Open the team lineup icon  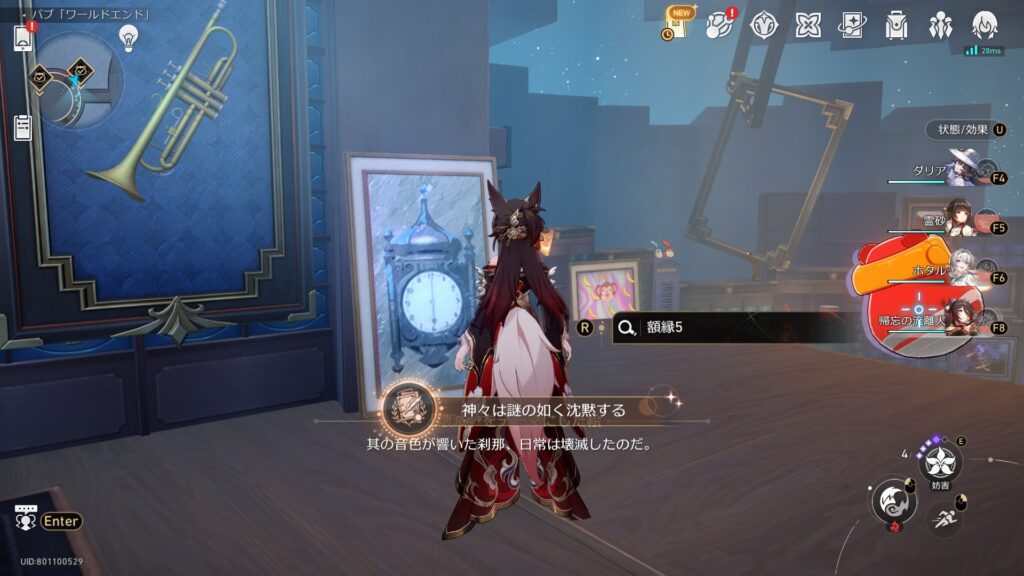(x=940, y=25)
